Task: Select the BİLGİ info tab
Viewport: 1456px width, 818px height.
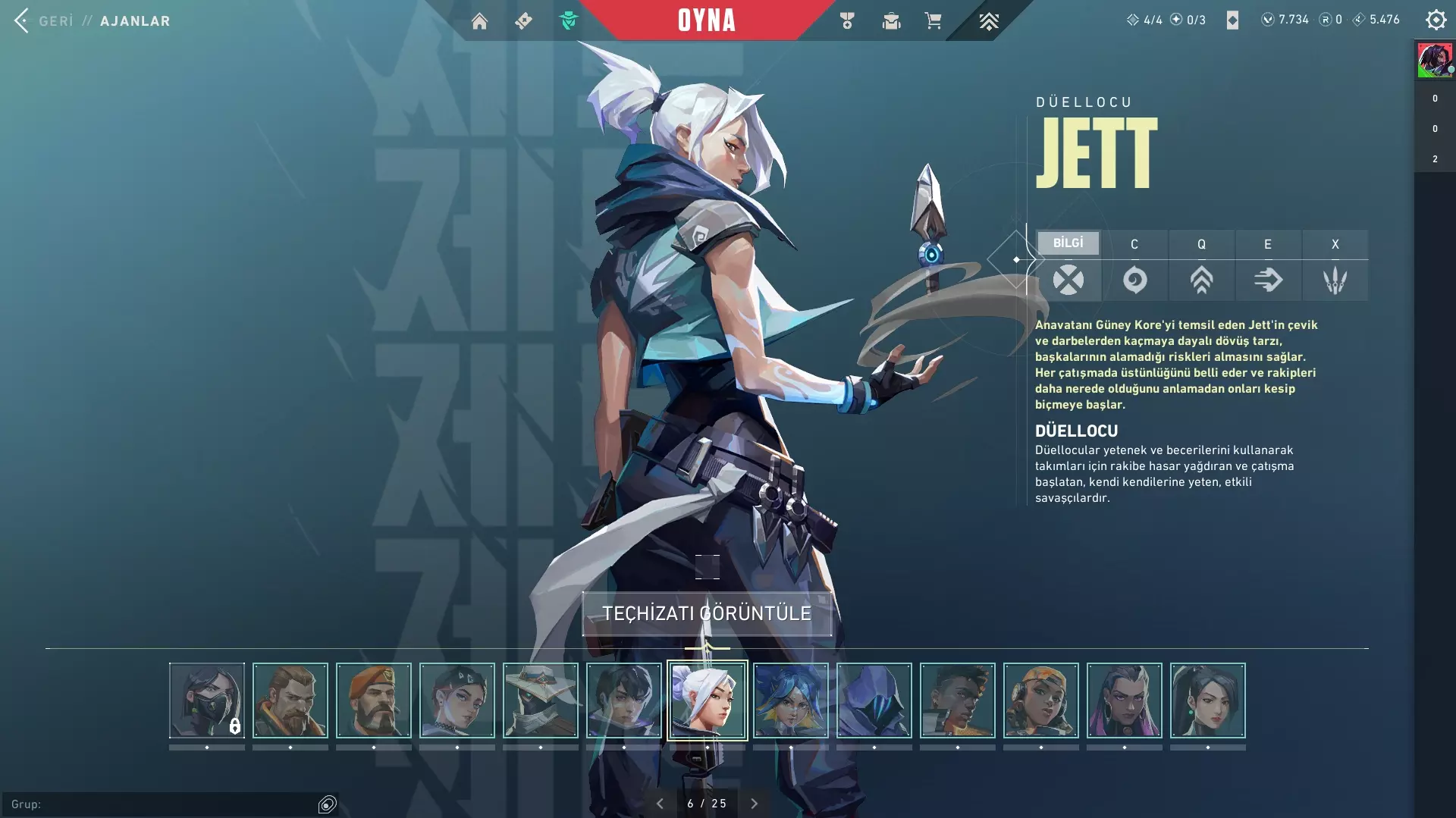Action: point(1068,243)
